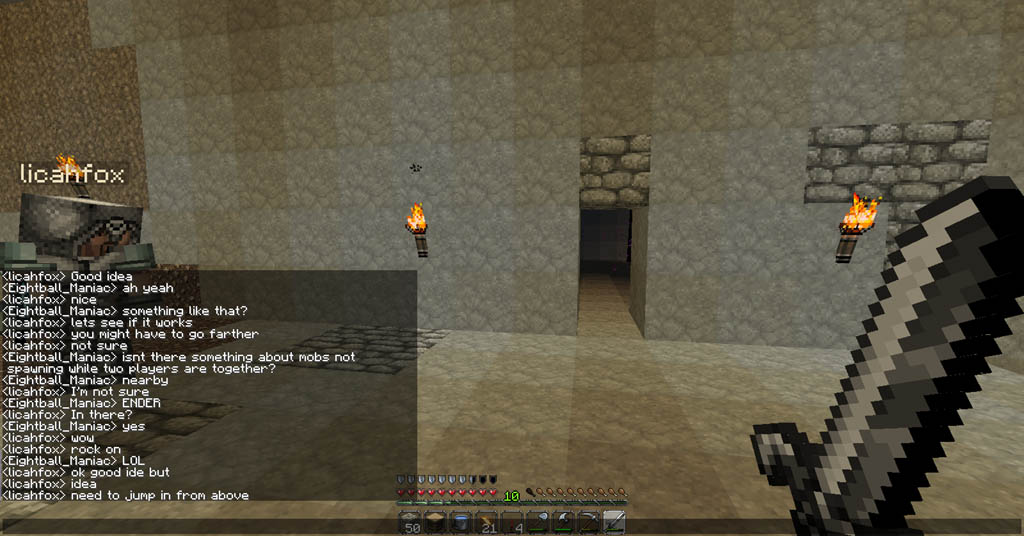
Task: Switch to the axe hotbar slot
Action: click(x=563, y=522)
